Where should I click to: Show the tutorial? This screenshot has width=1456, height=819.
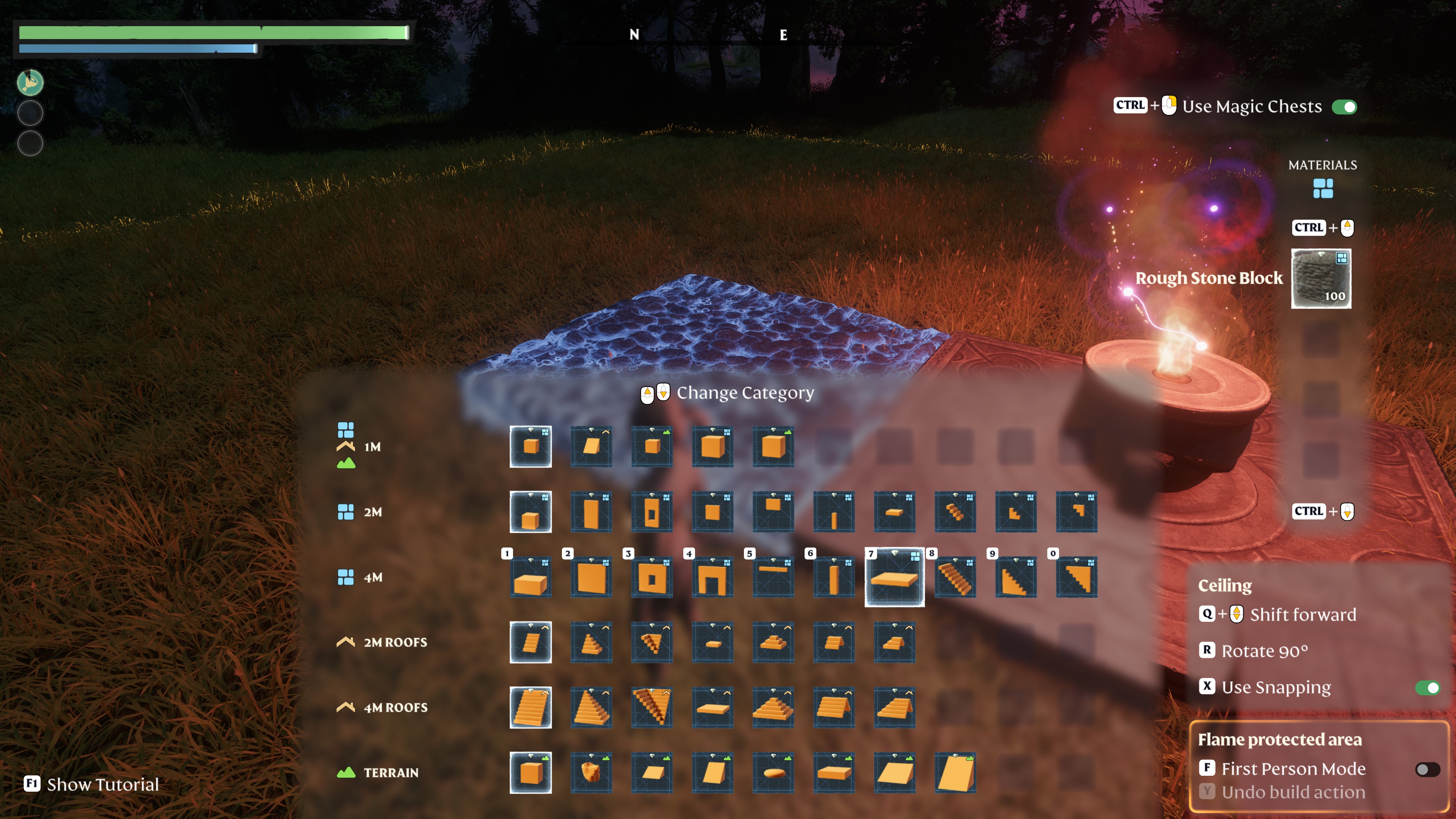102,784
